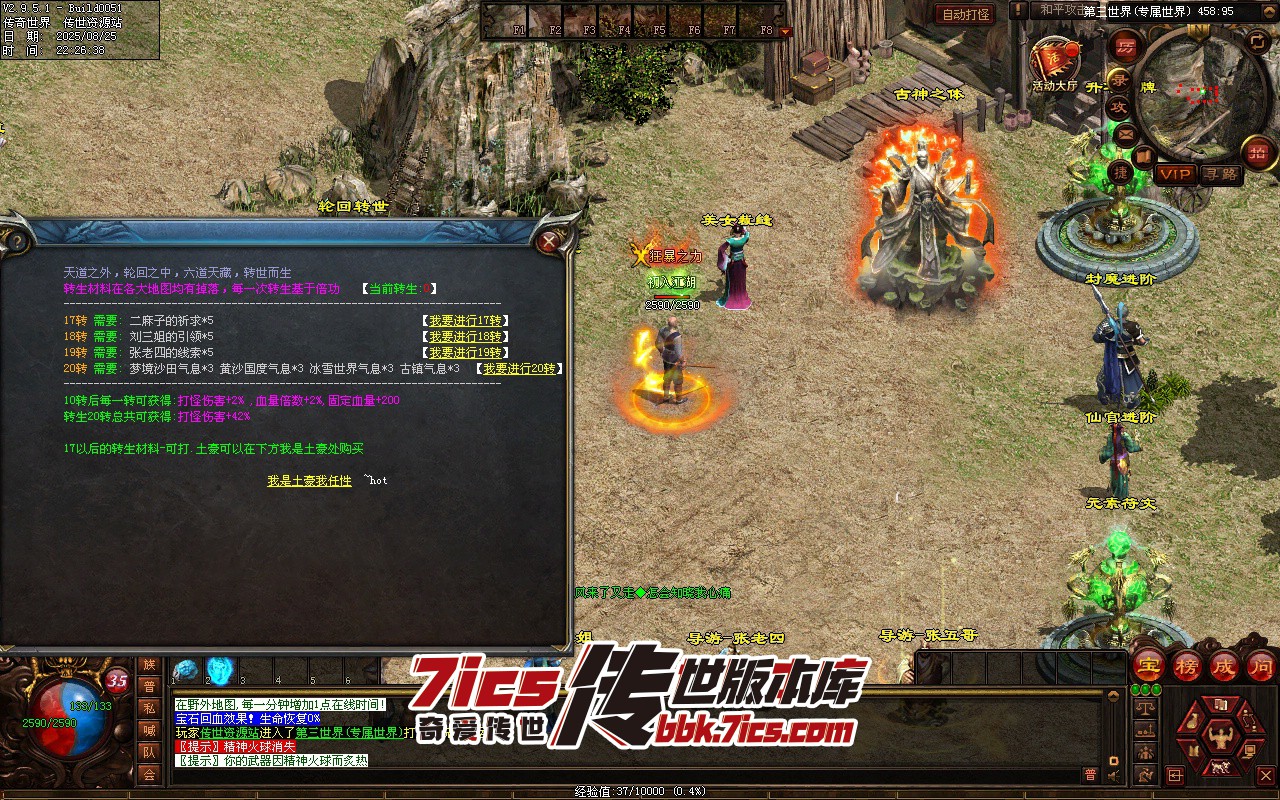Close the reincarnation dialog window
1280x800 pixels.
(548, 242)
